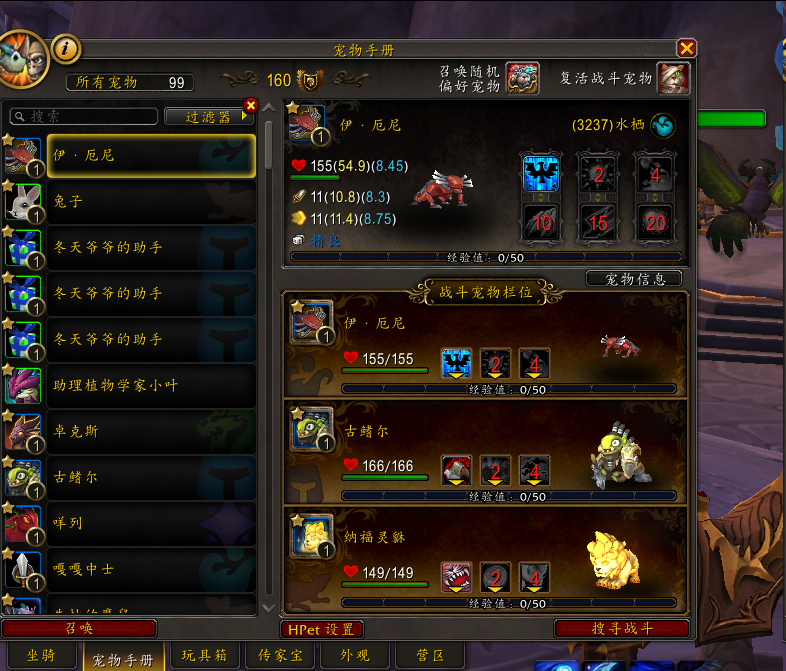Screen dimensions: 786x671
Task: Close the pet journal window
Action: (x=686, y=48)
